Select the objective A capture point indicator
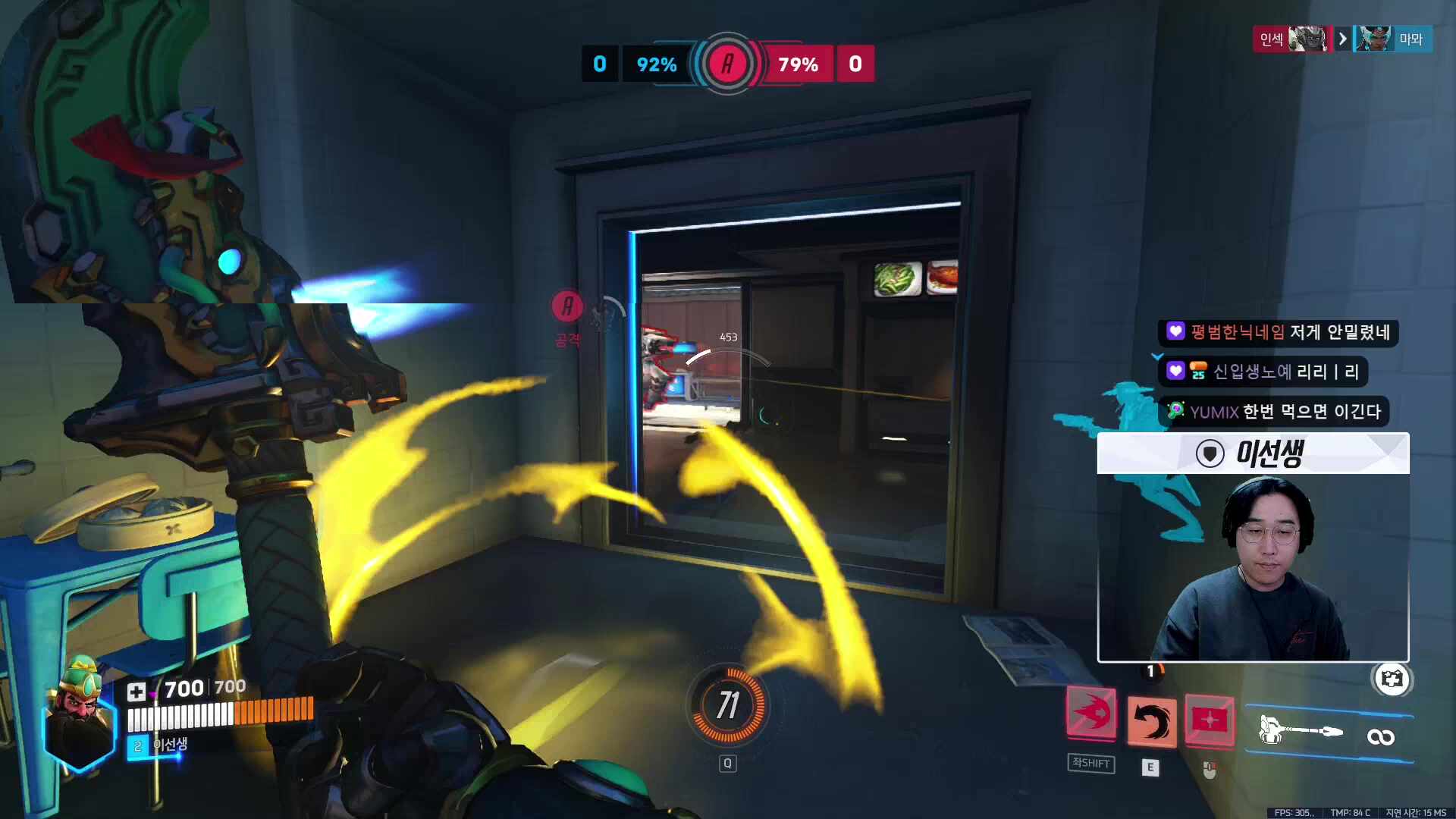 [x=728, y=64]
